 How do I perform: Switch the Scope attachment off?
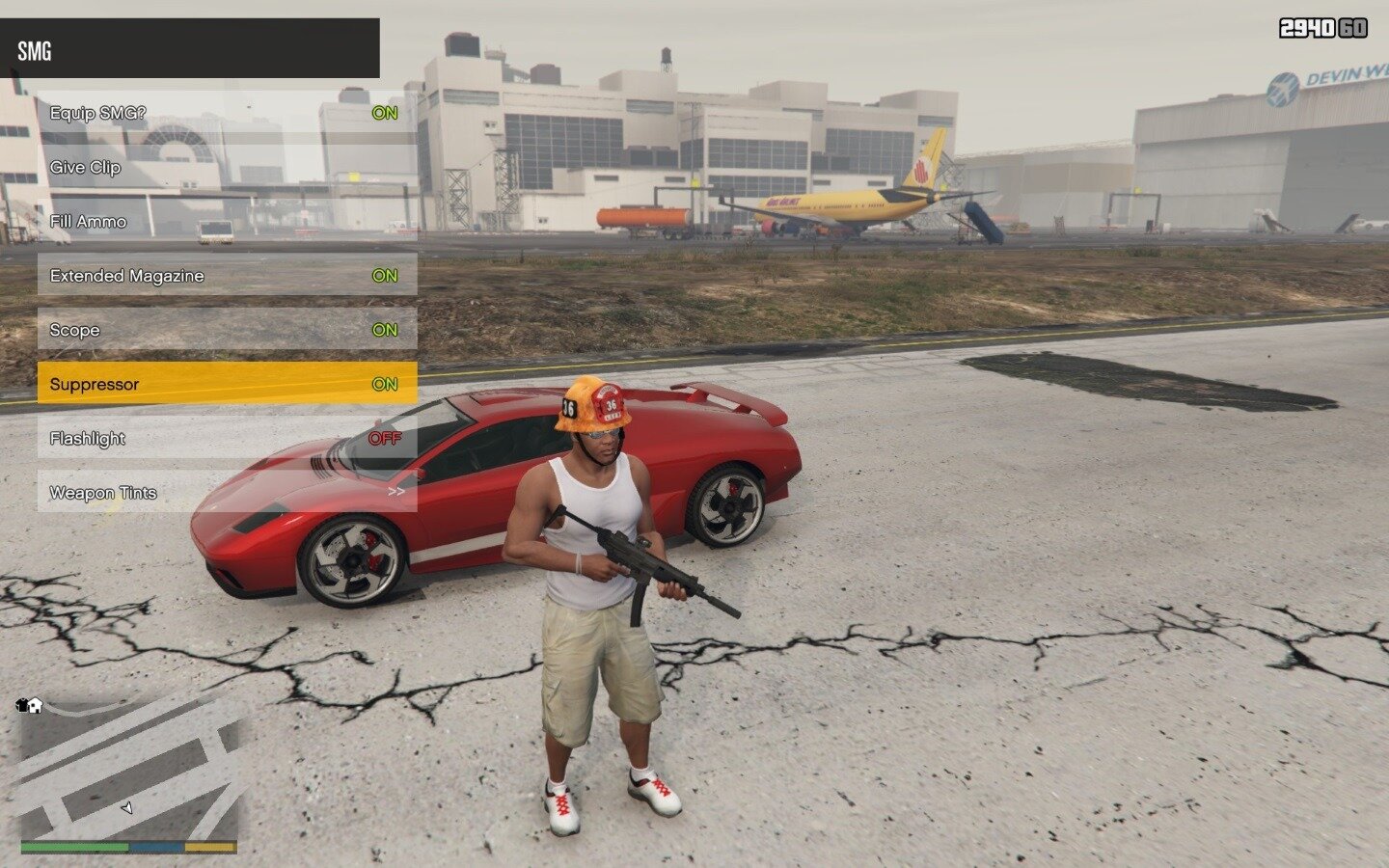(x=227, y=330)
